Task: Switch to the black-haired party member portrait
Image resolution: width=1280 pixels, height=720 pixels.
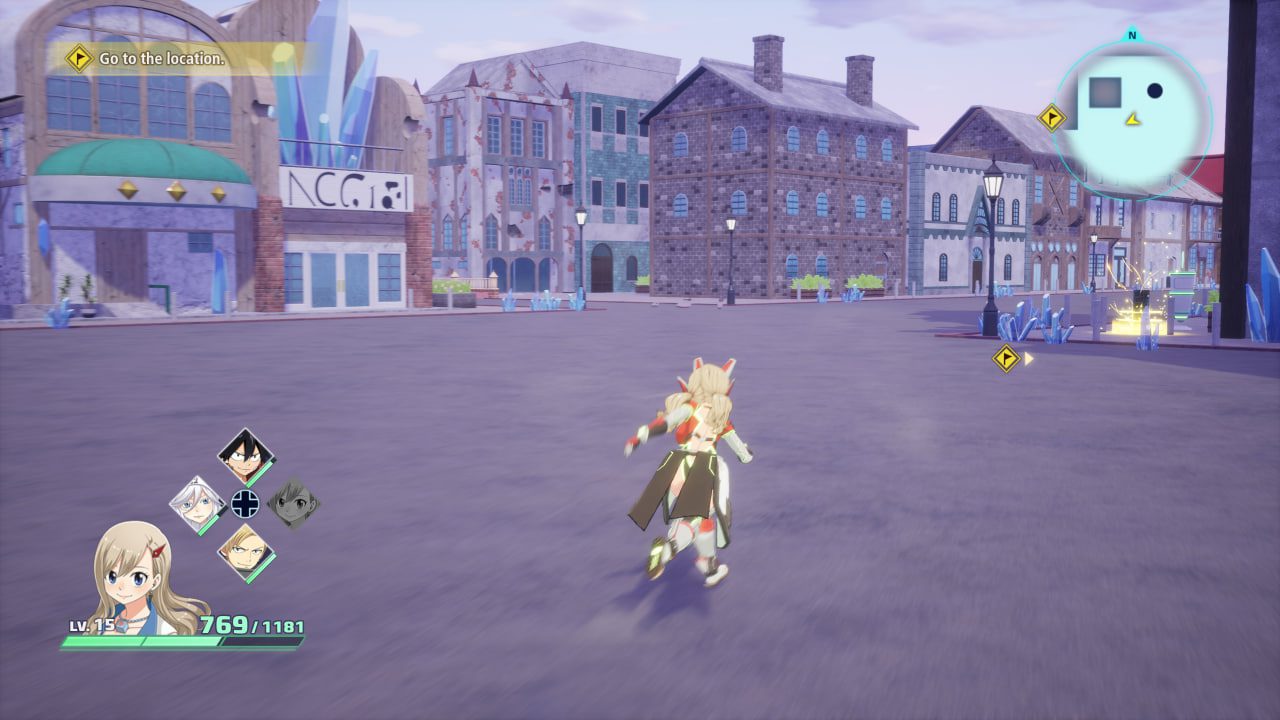Action: (246, 457)
